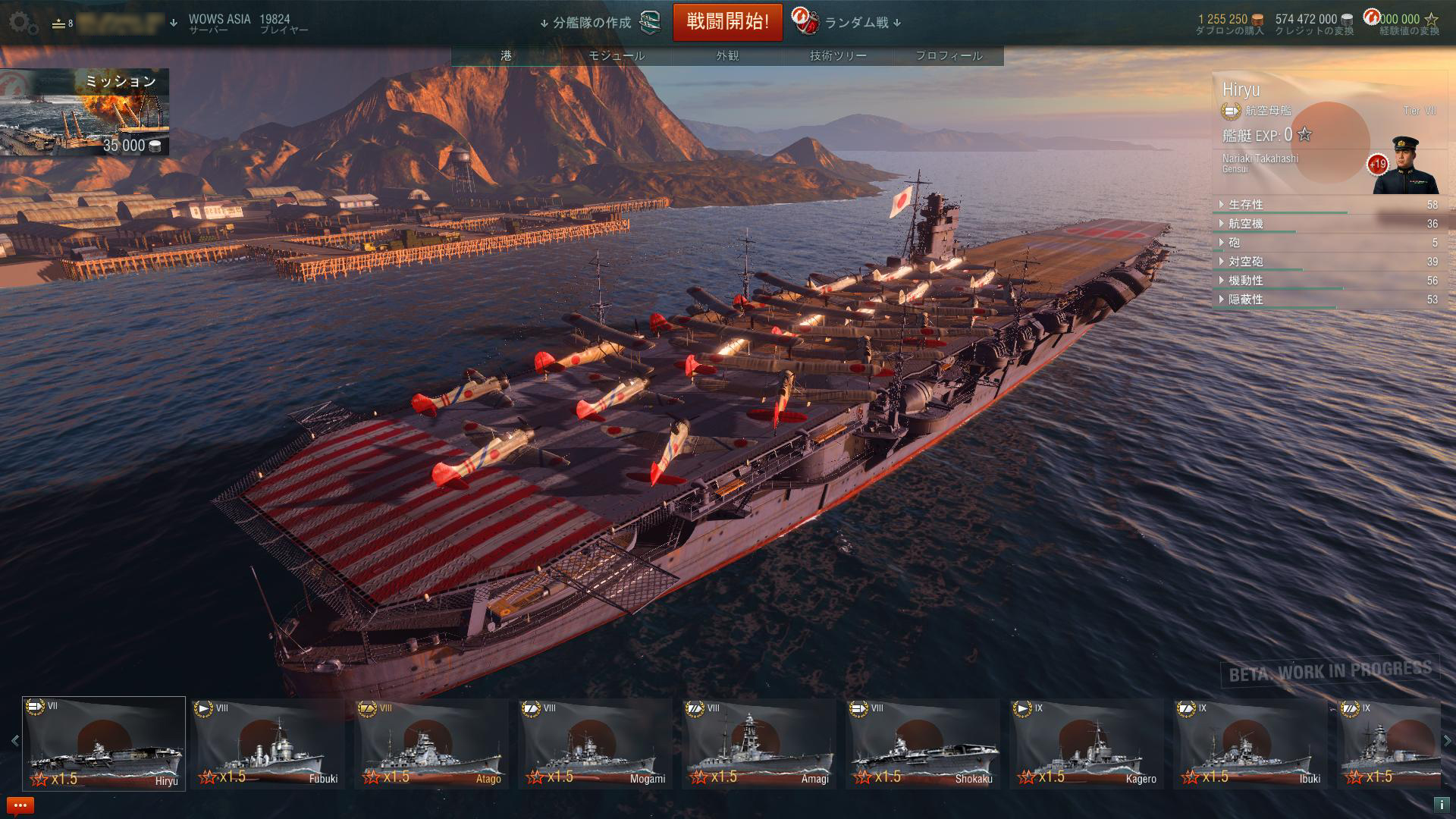Open the ランダム戦 battle mode dropdown
The image size is (1456, 819).
(855, 23)
